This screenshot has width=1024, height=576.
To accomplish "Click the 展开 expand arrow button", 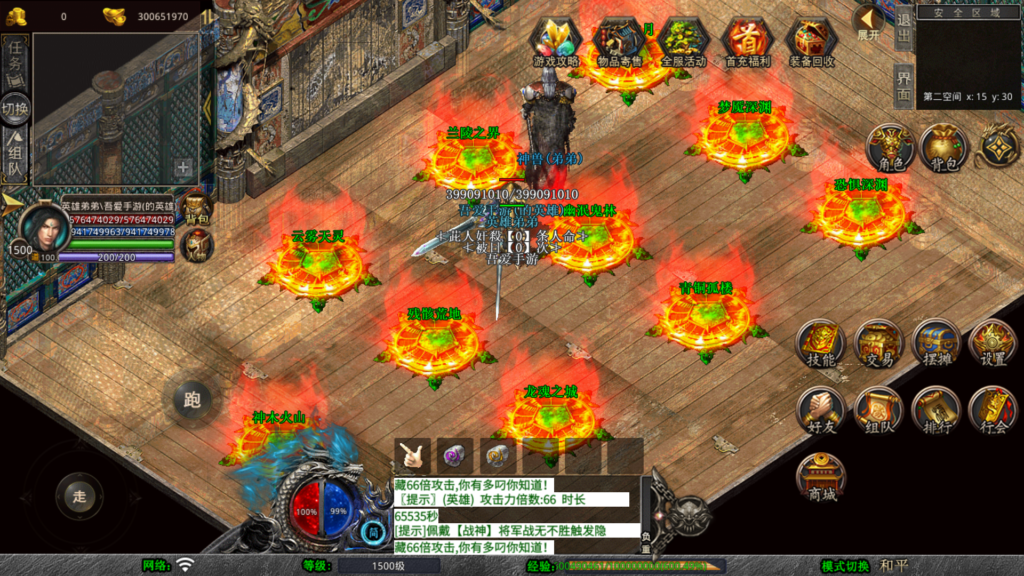I will pos(869,22).
